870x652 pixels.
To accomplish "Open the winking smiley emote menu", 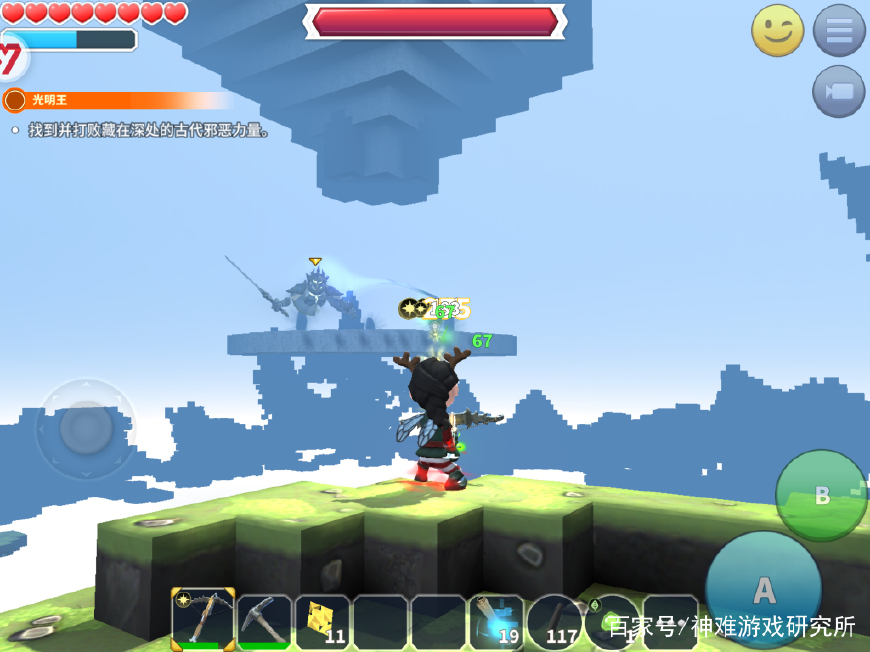I will 777,31.
